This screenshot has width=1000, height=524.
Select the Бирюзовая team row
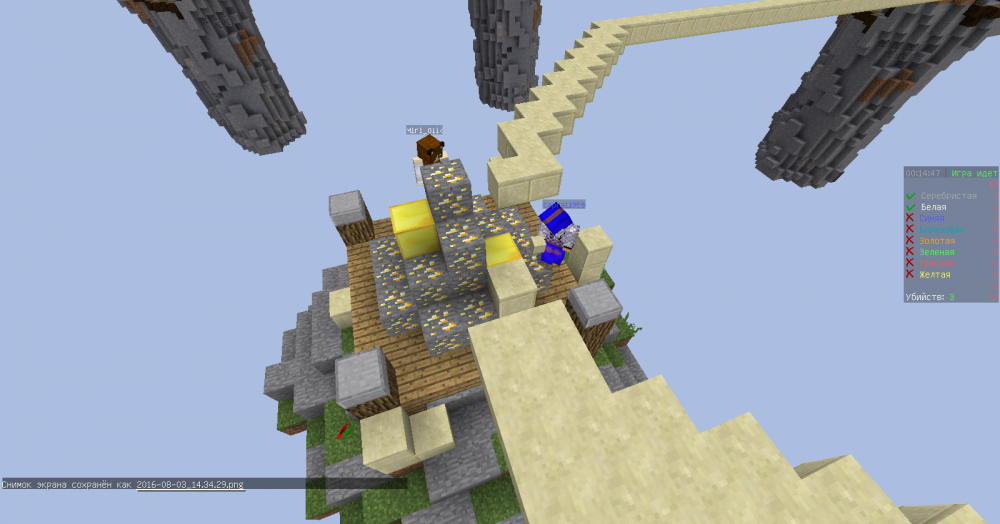pos(942,230)
